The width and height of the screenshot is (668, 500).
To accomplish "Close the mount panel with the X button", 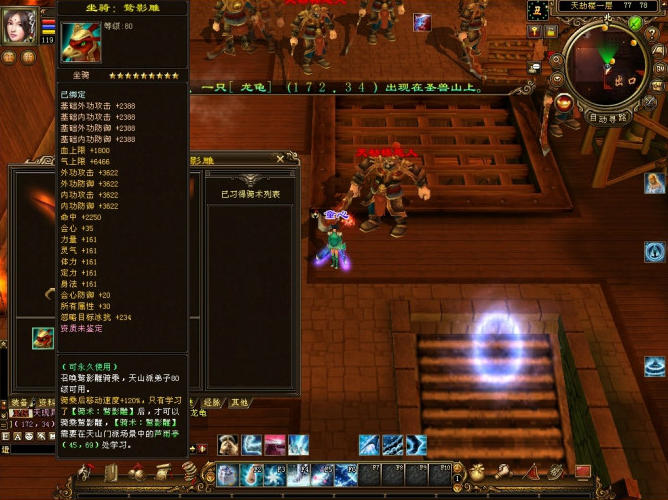I will [279, 159].
